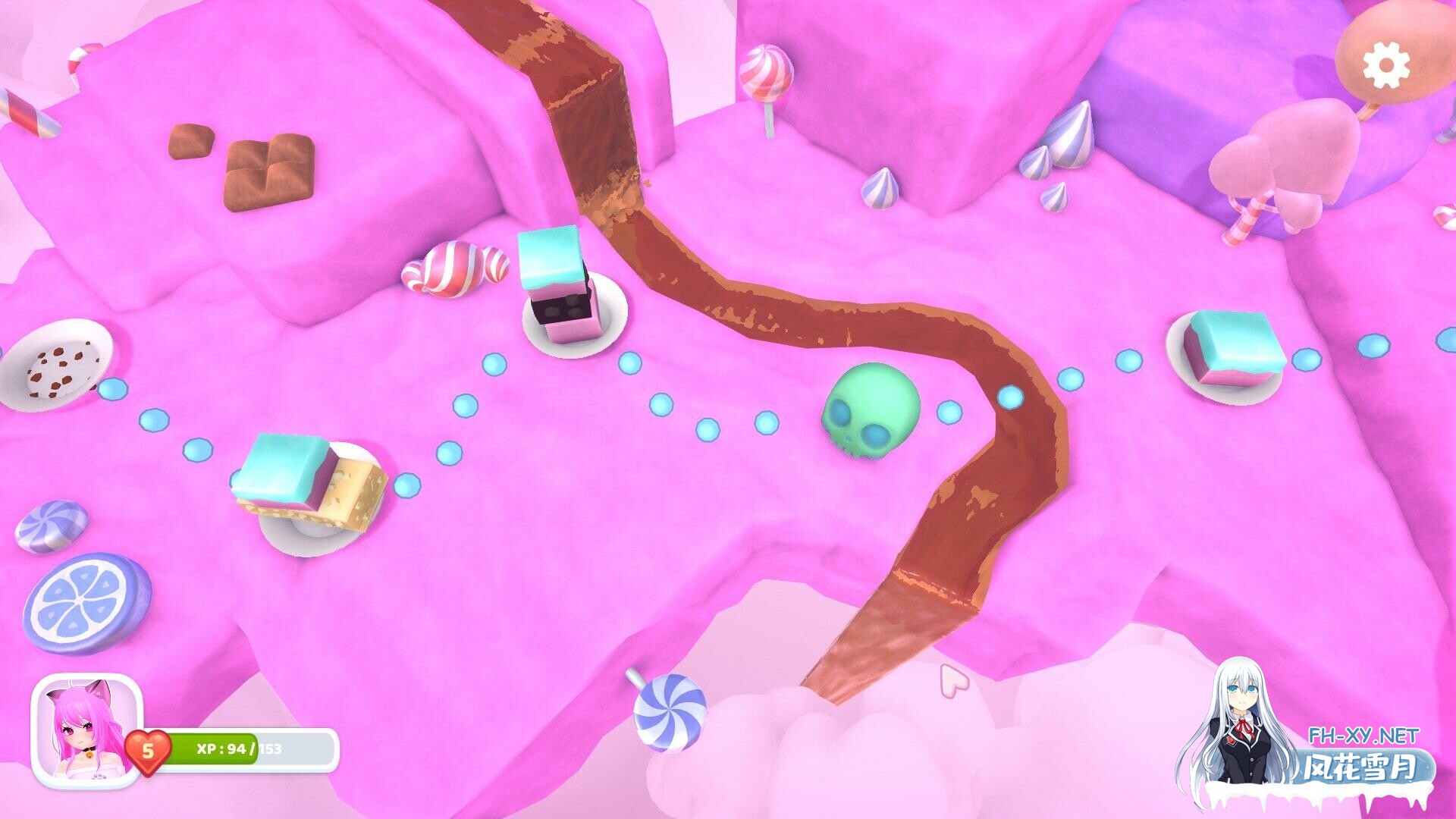Screen dimensions: 1456x819
Task: Enter the green skull level node
Action: 871,409
